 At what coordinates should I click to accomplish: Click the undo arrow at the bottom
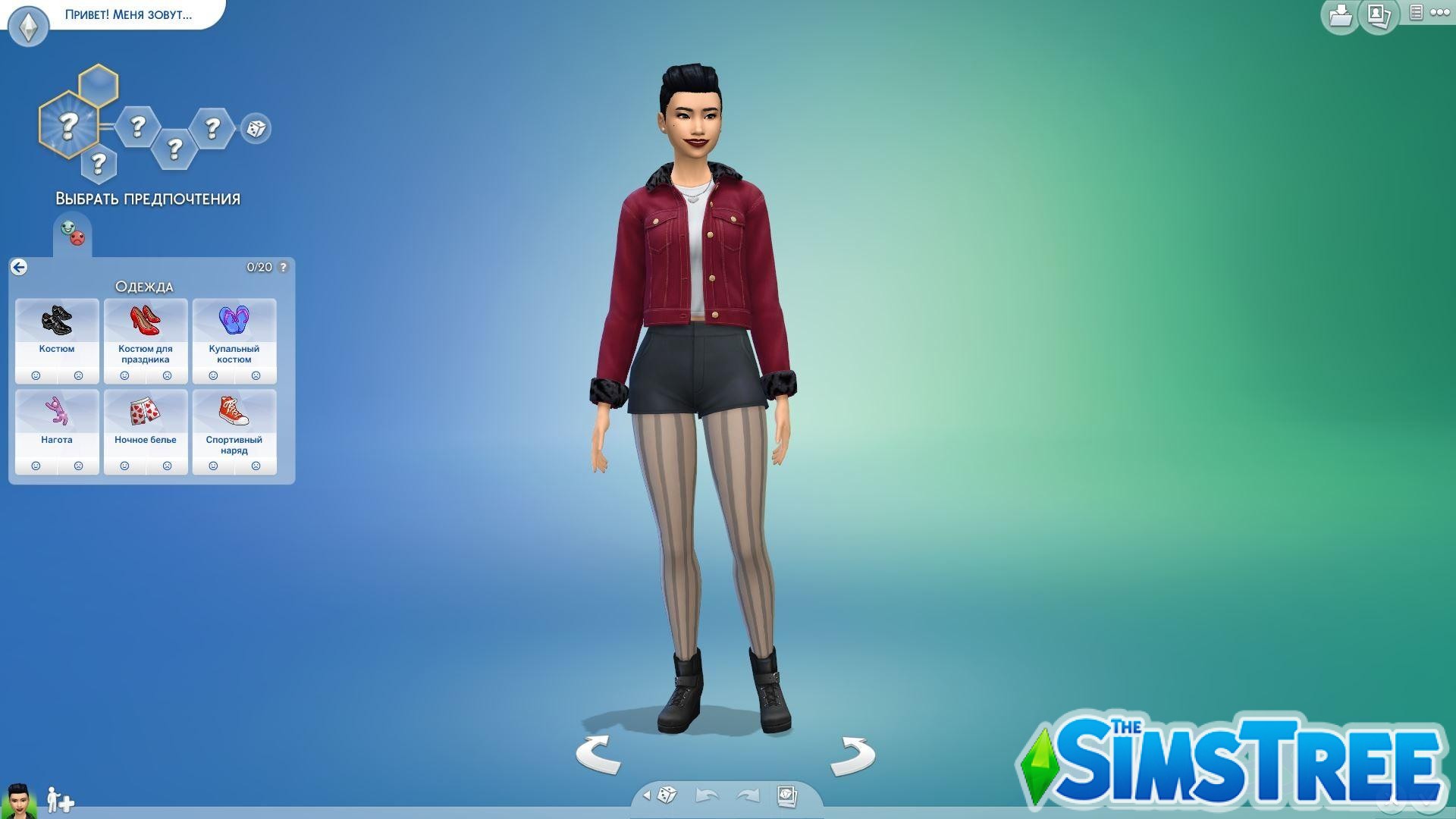[x=706, y=796]
